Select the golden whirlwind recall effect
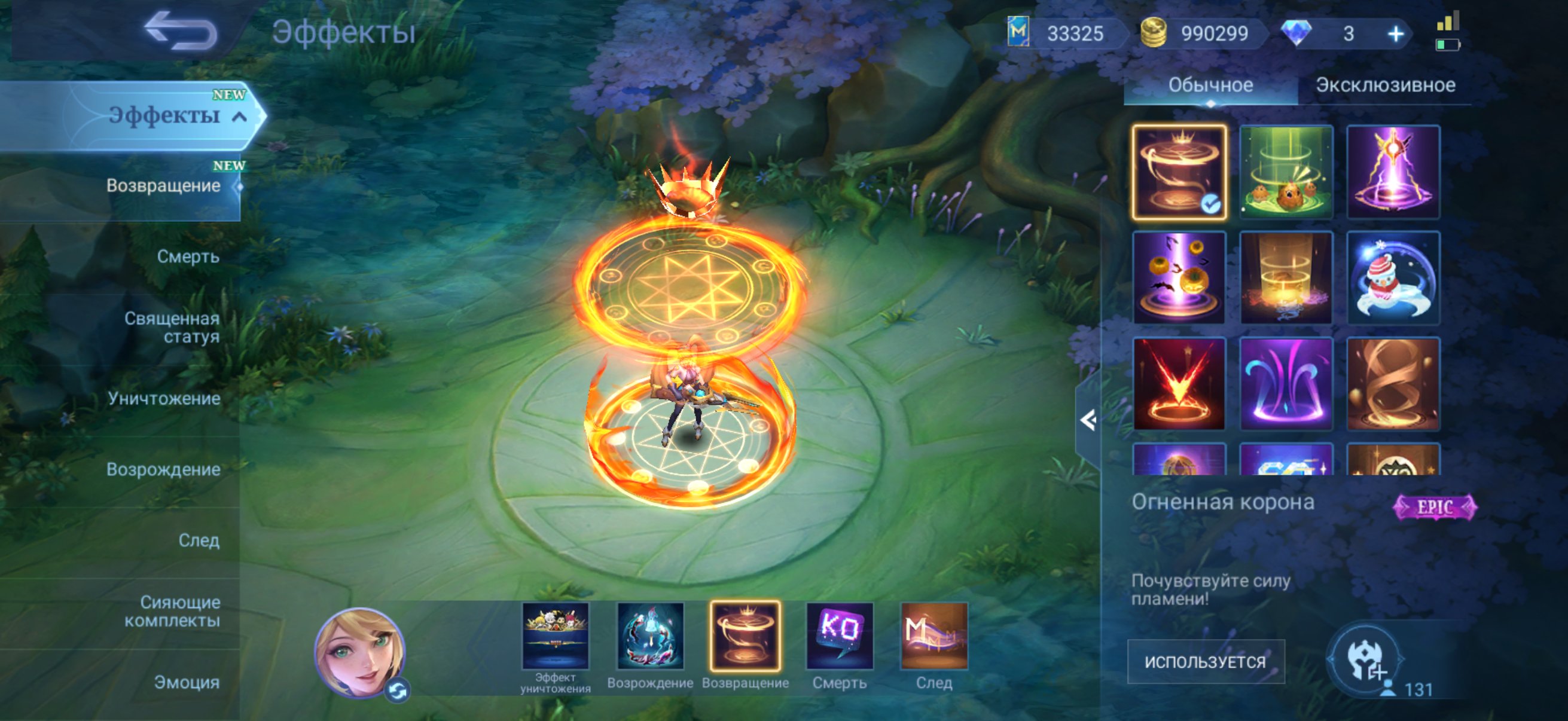The image size is (1568, 721). pyautogui.click(x=1394, y=383)
